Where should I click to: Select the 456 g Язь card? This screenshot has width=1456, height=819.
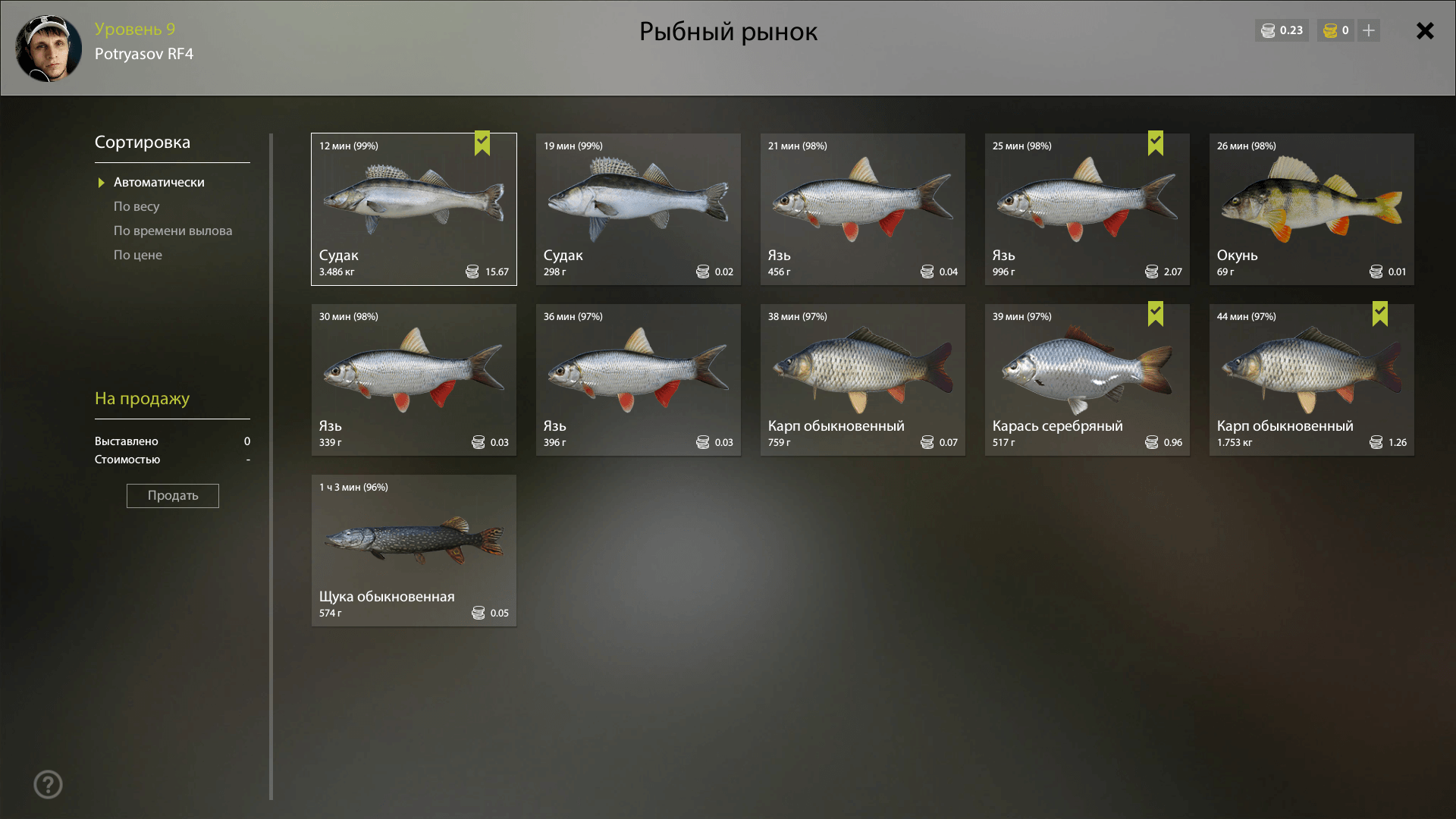pos(863,209)
